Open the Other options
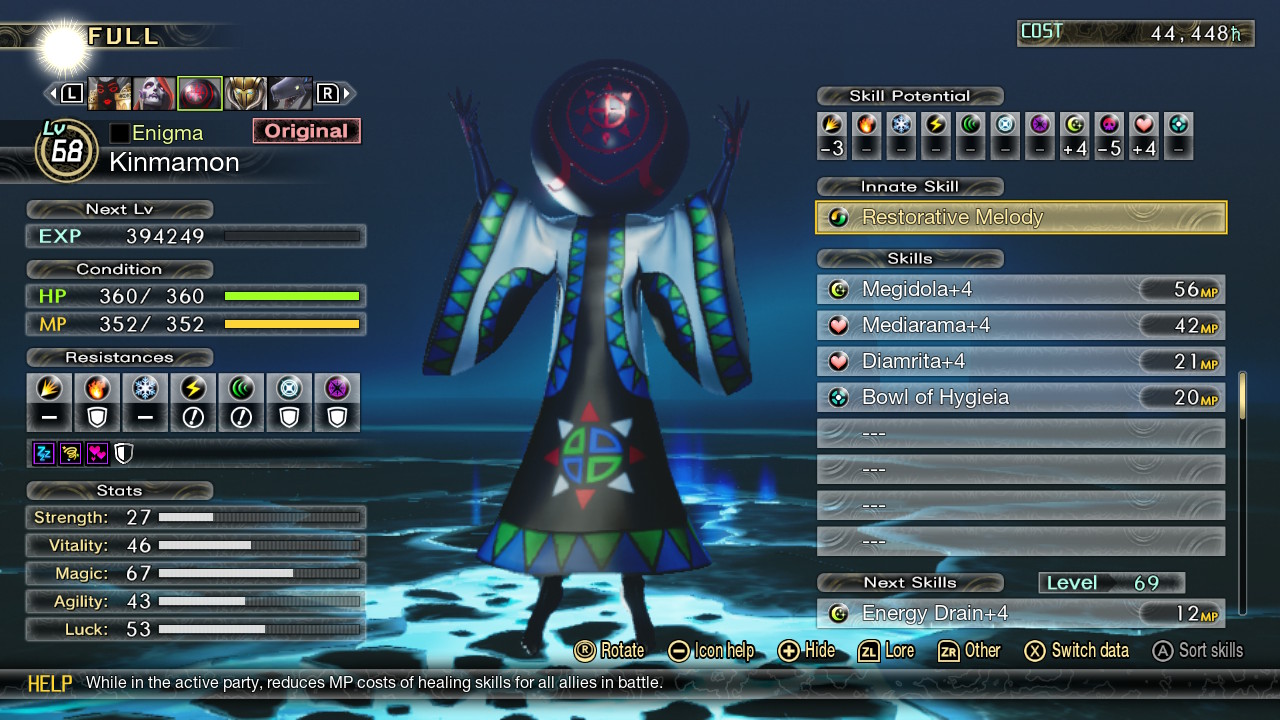1280x720 pixels. click(x=969, y=651)
